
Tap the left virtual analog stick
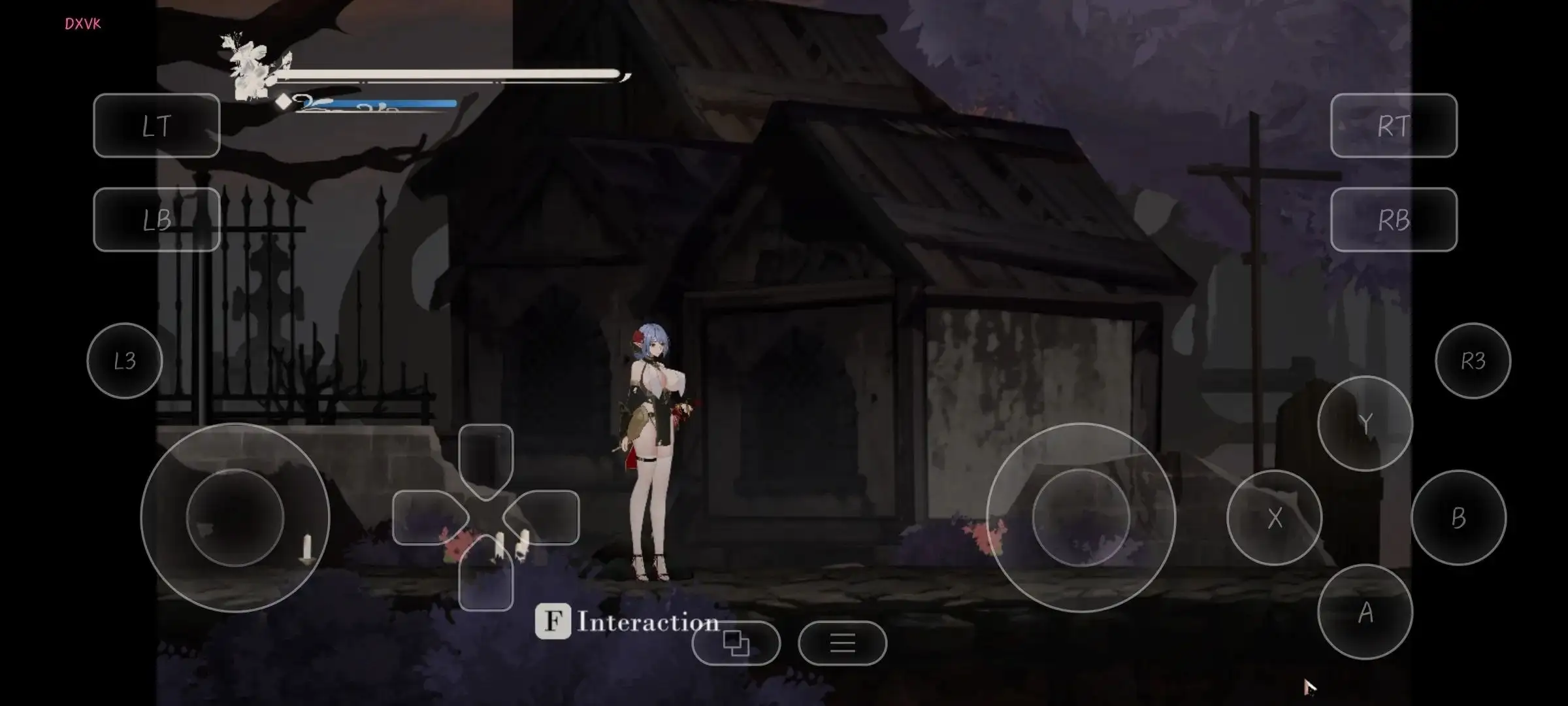[235, 518]
